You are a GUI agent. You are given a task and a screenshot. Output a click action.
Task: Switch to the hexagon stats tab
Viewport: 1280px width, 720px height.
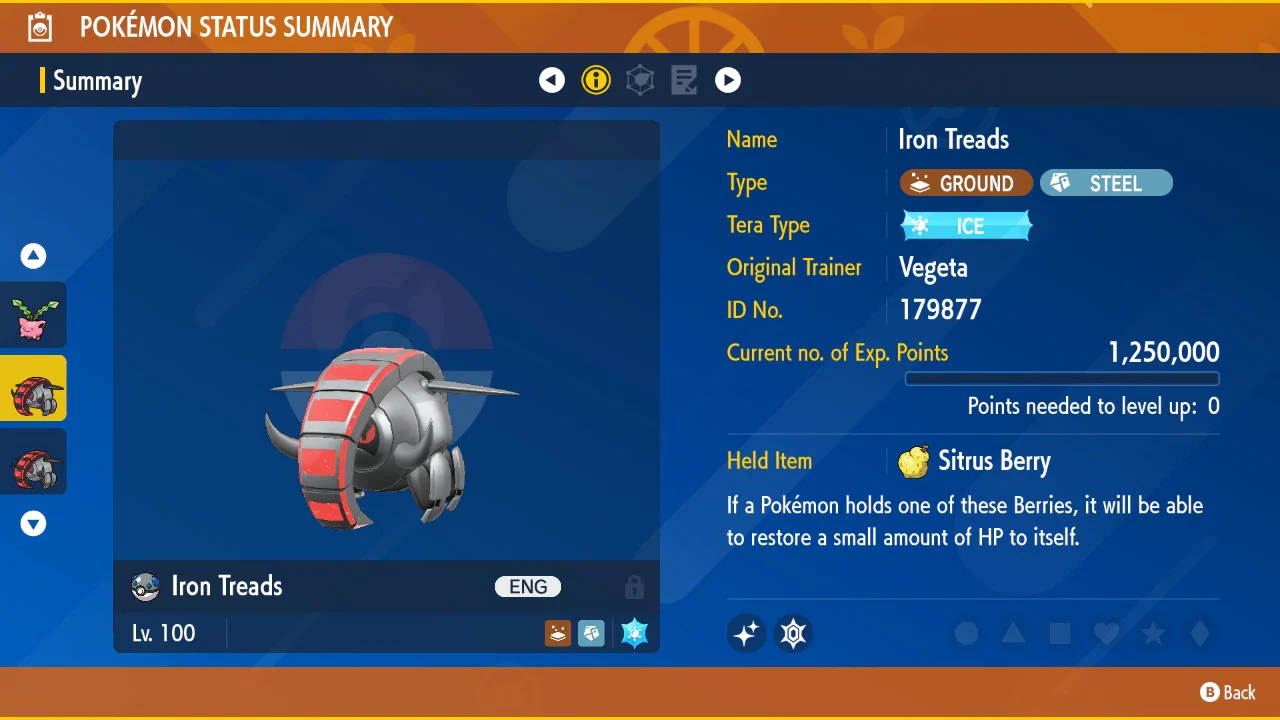[640, 80]
